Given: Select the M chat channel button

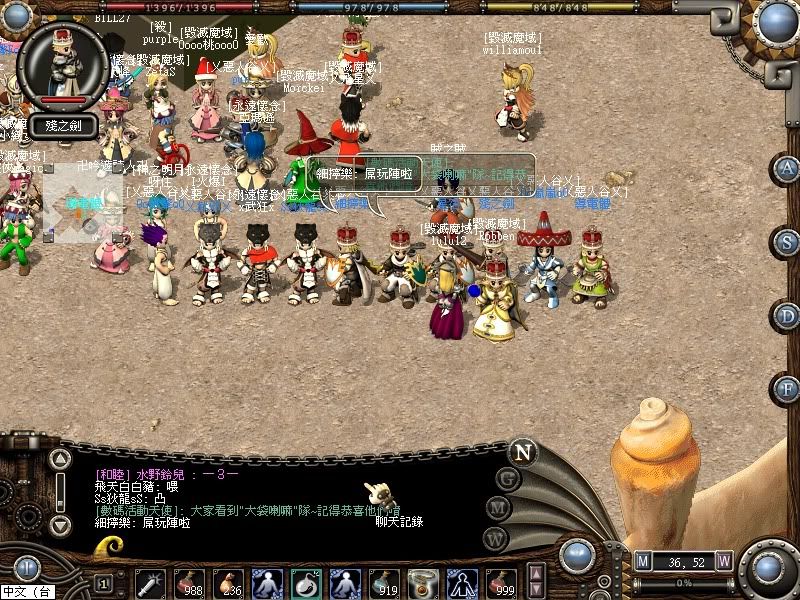Looking at the screenshot, I should coord(496,507).
